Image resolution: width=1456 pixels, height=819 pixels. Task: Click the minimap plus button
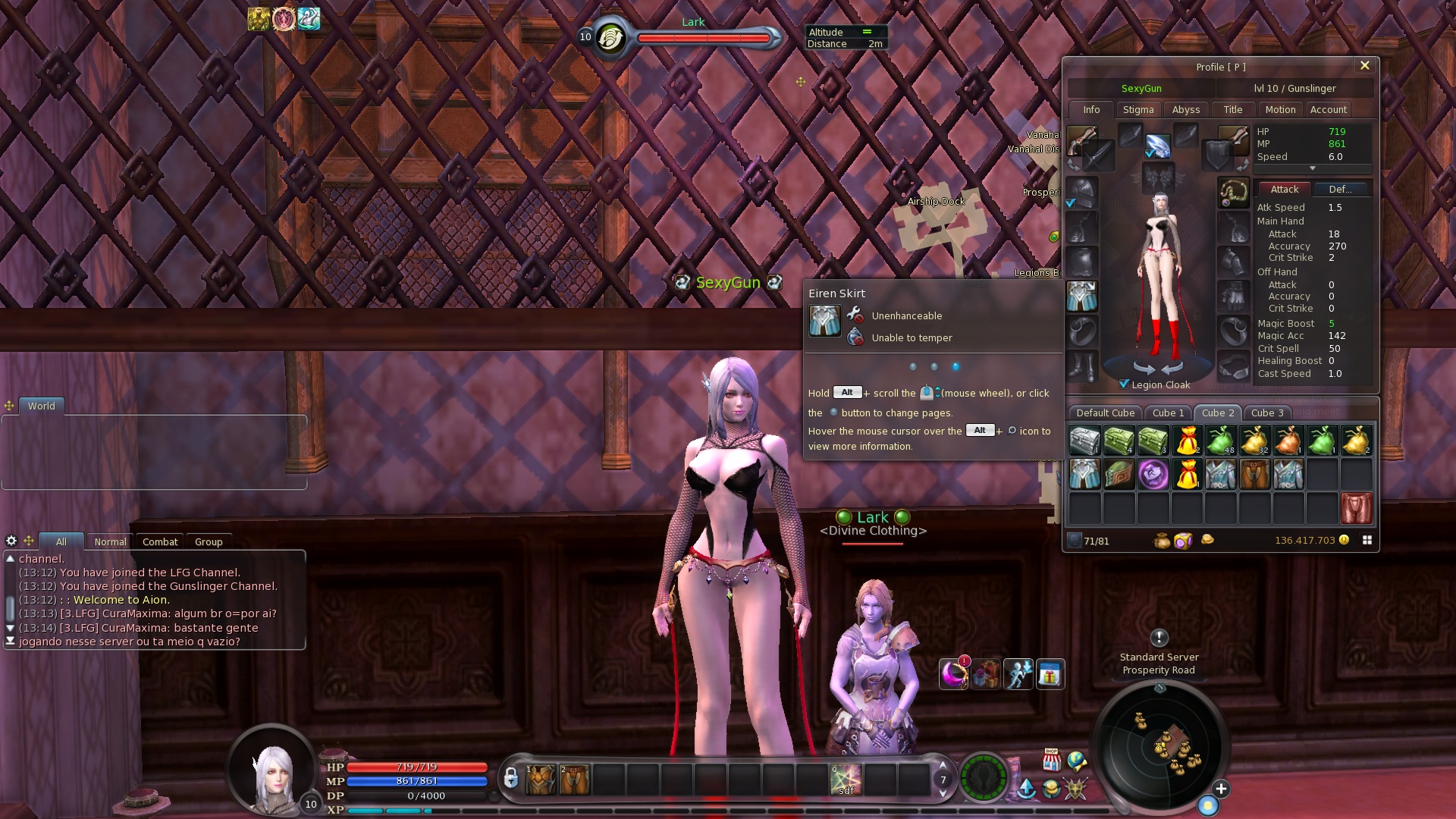click(x=1221, y=789)
